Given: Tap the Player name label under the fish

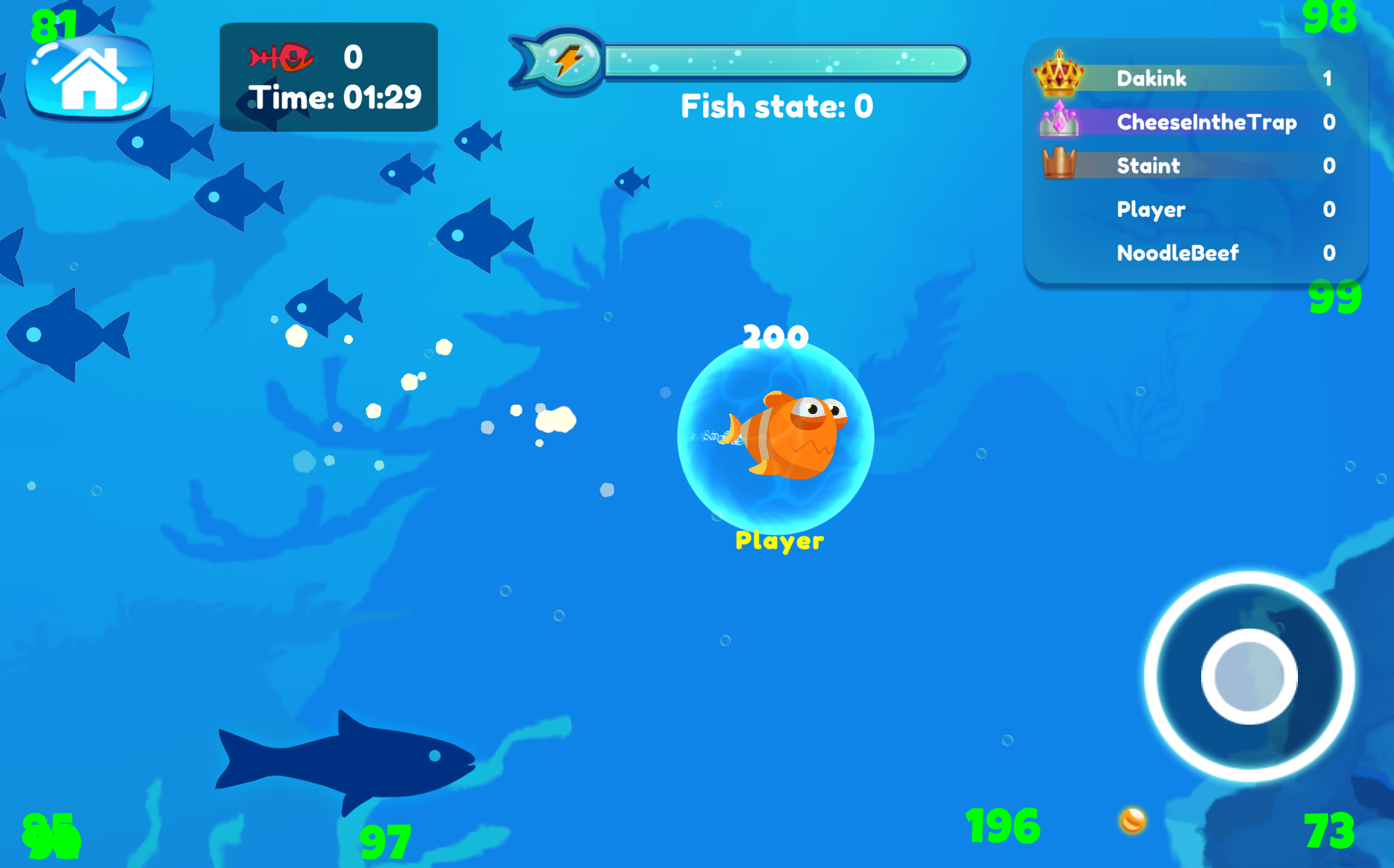Looking at the screenshot, I should click(778, 541).
